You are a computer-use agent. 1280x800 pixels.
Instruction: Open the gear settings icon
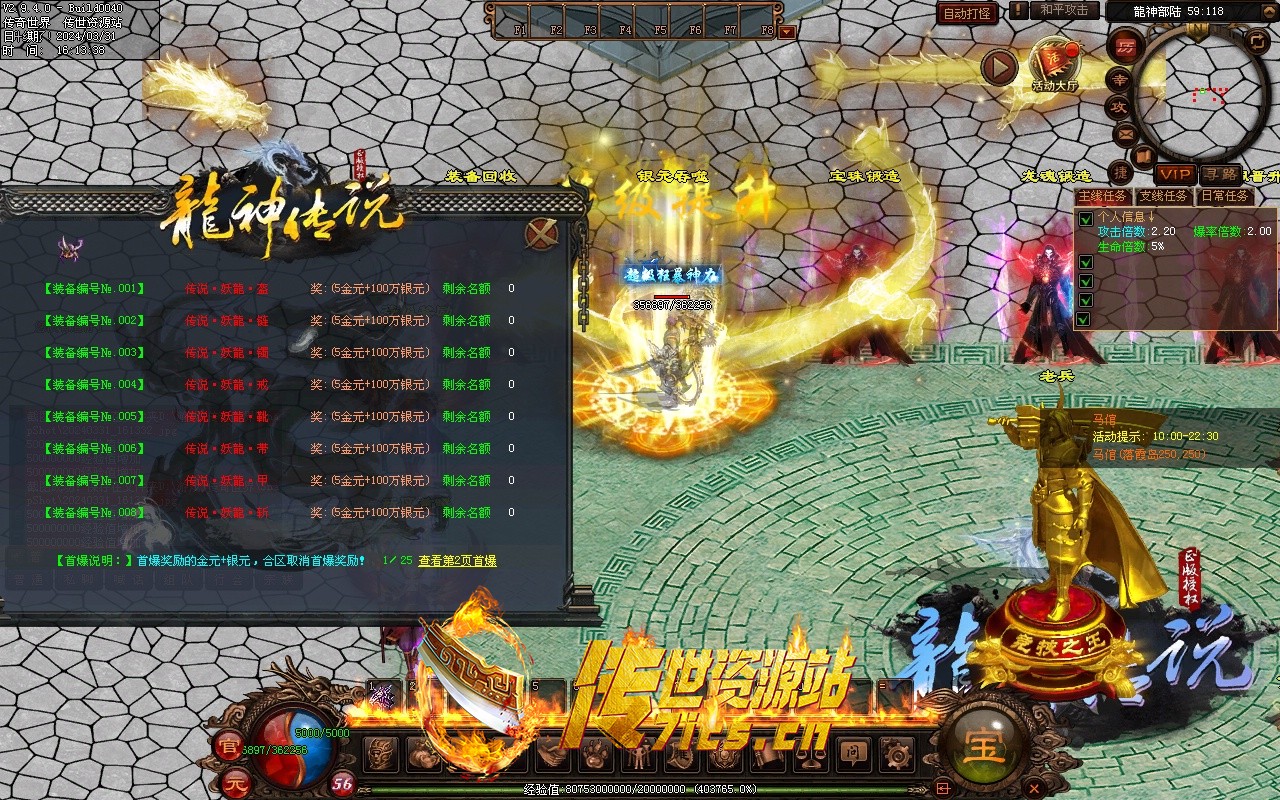(895, 753)
